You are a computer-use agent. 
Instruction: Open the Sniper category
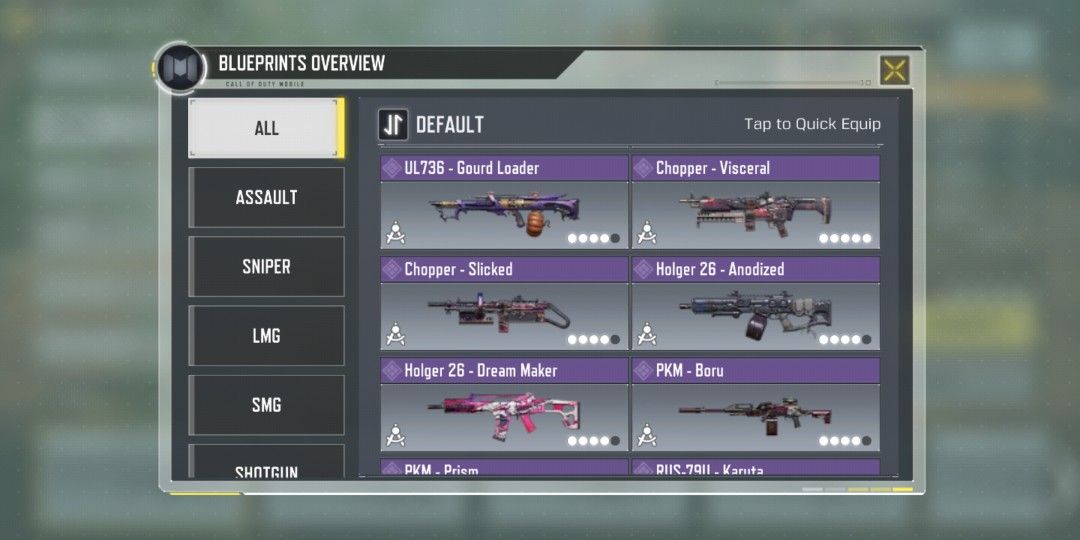click(266, 266)
